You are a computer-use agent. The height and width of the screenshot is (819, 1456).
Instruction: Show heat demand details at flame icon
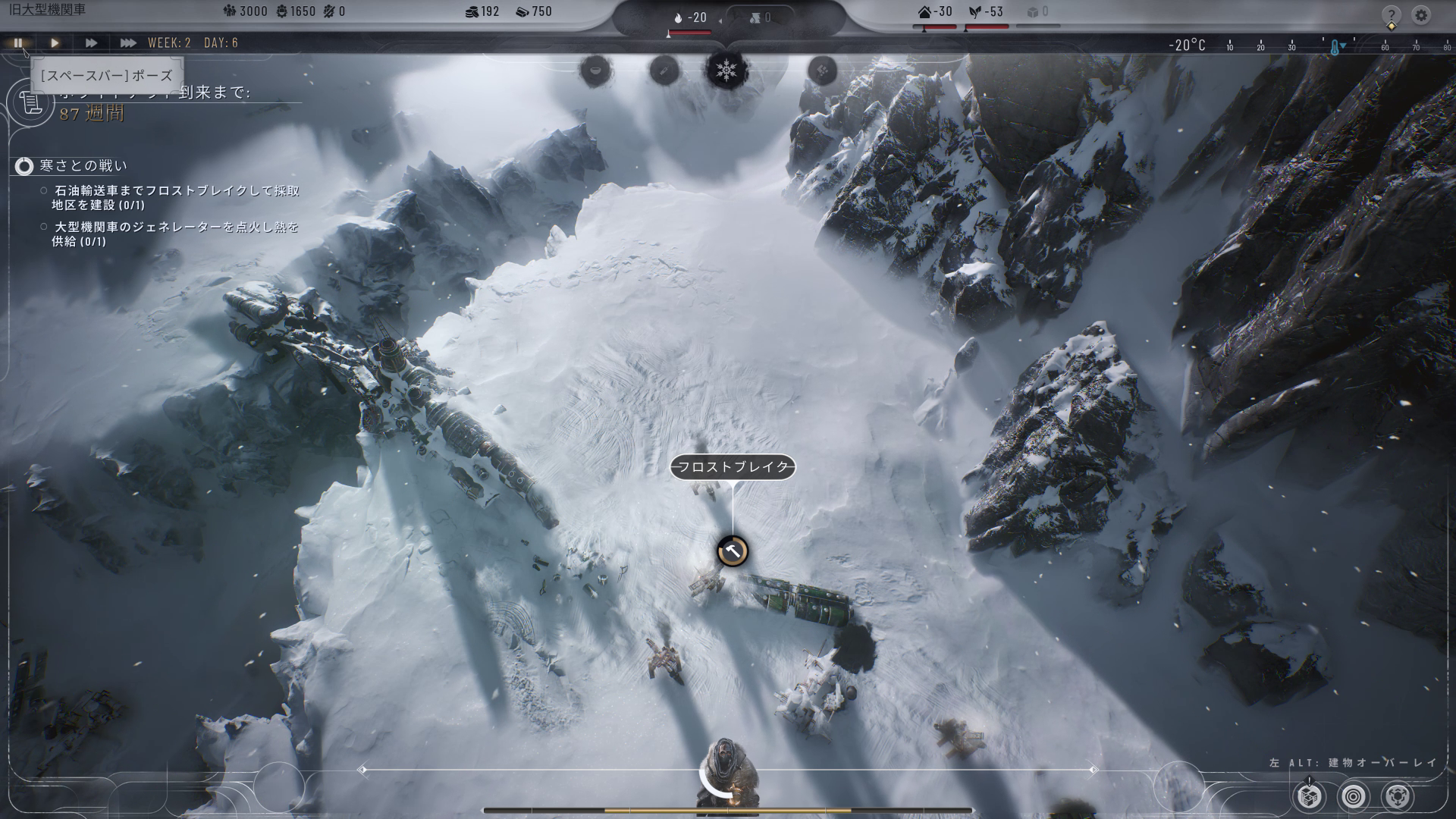pyautogui.click(x=679, y=17)
